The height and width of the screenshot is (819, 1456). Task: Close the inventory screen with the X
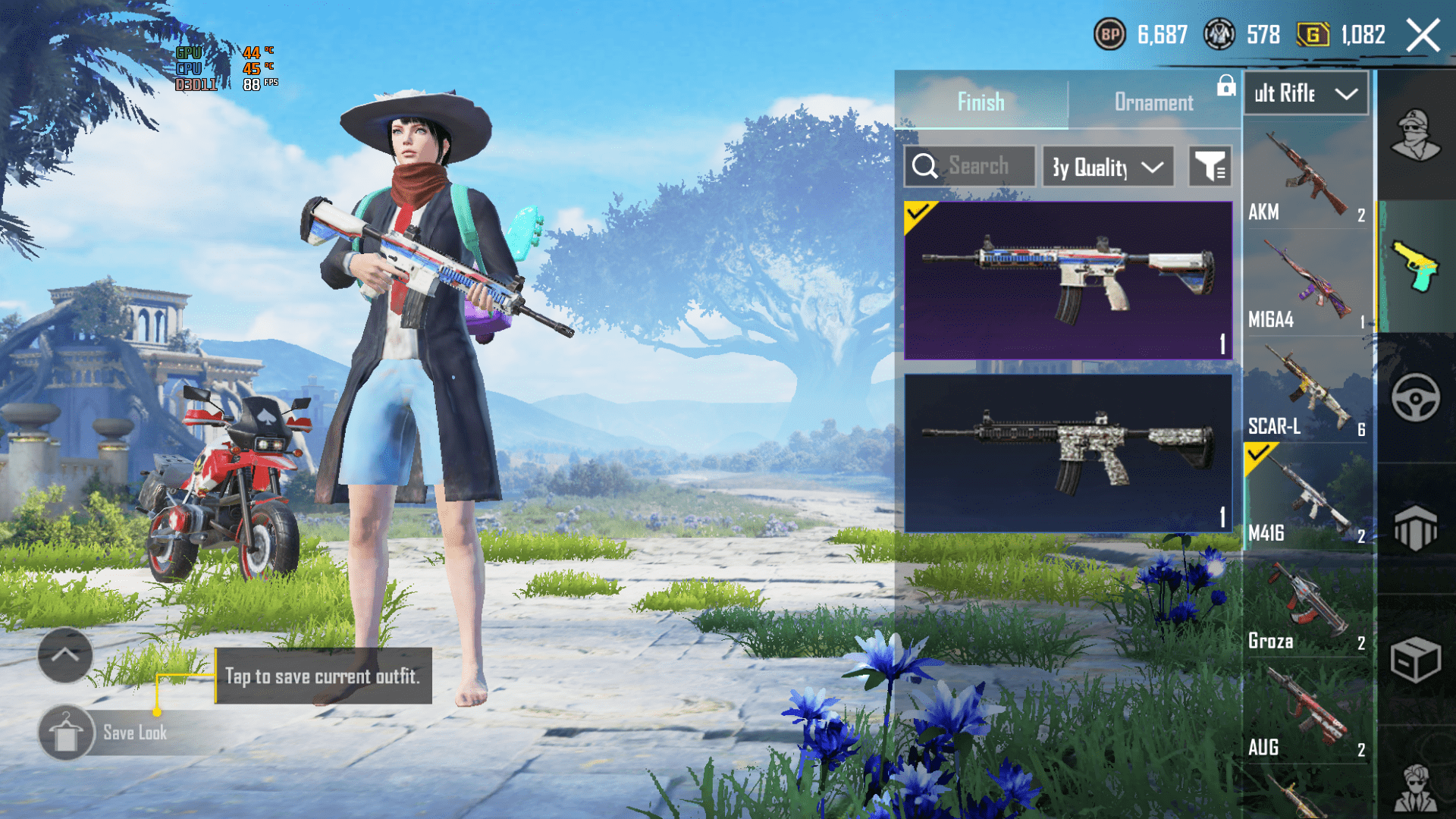(1423, 36)
